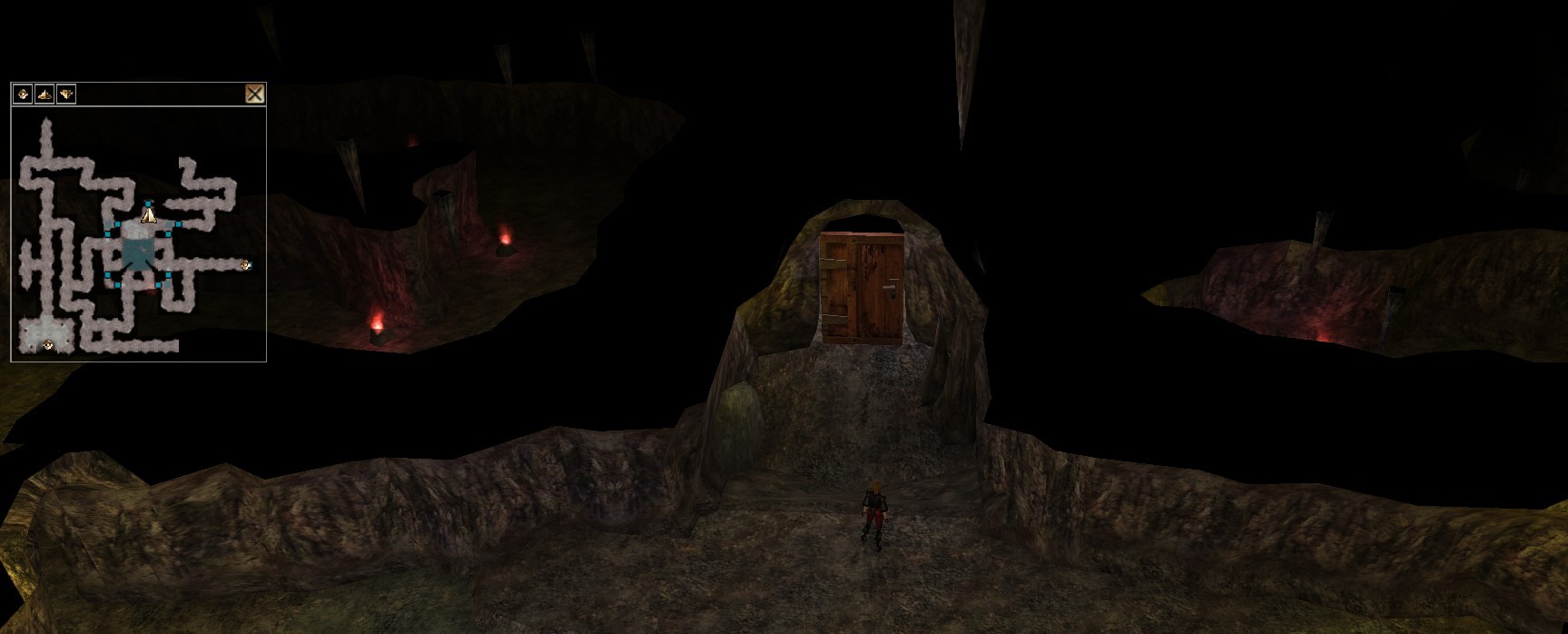The width and height of the screenshot is (1568, 634).
Task: Close the minimap window
Action: [x=255, y=94]
